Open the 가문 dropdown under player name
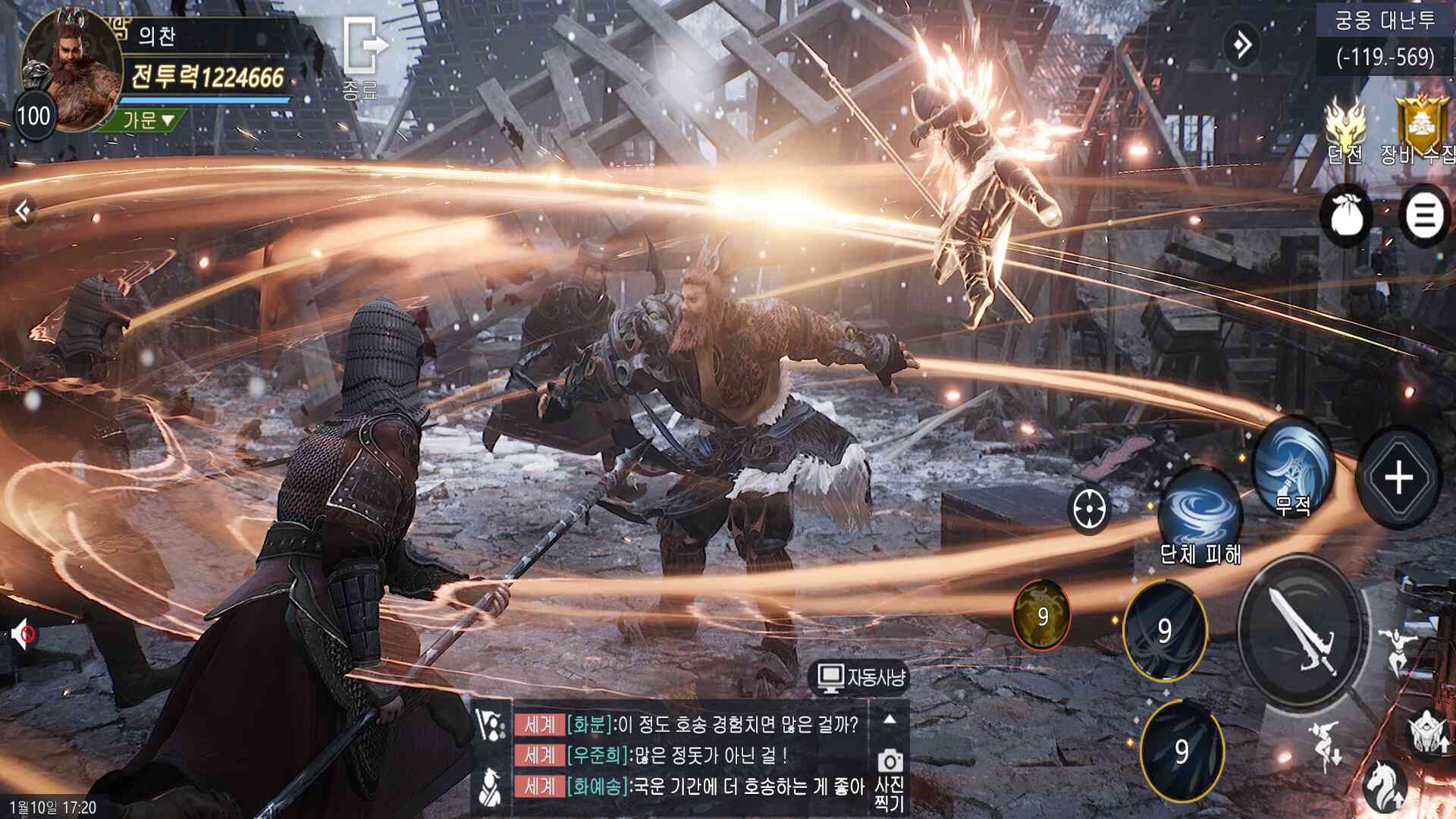Image resolution: width=1456 pixels, height=819 pixels. pos(149,119)
